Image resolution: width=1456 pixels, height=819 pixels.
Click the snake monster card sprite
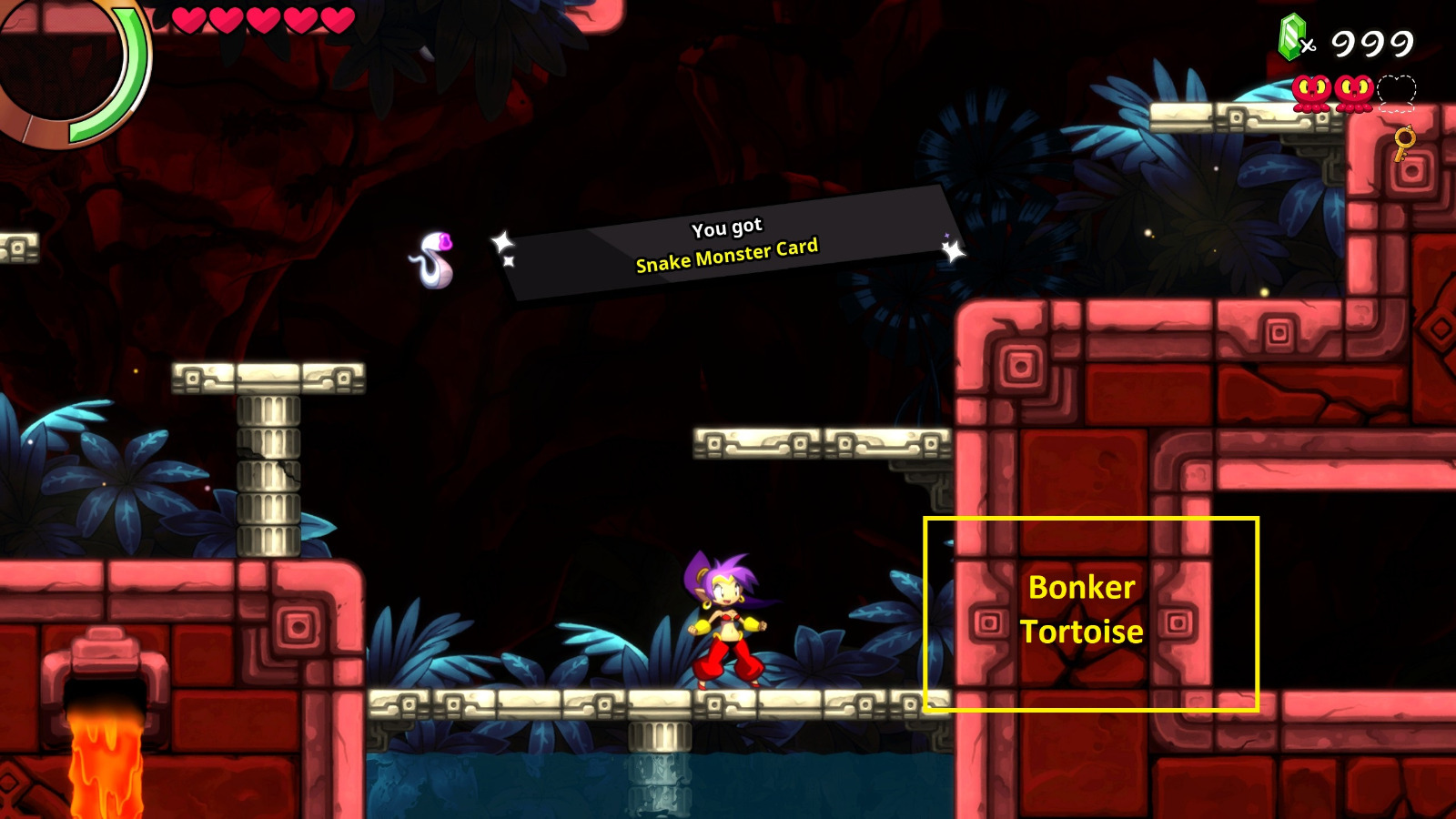click(435, 258)
